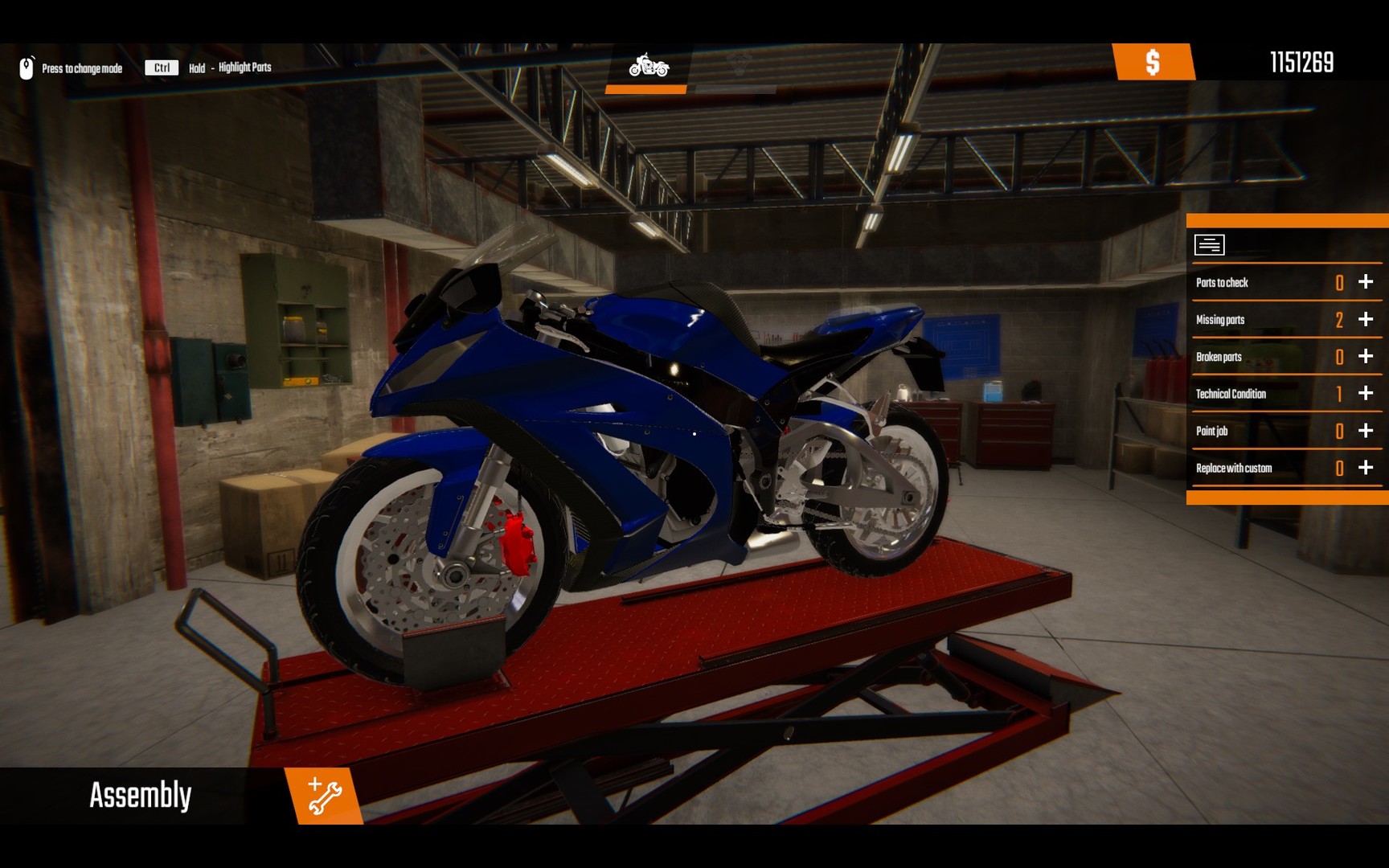Expand the Technical Condition details
Screen dimensions: 1389x868
click(1364, 394)
